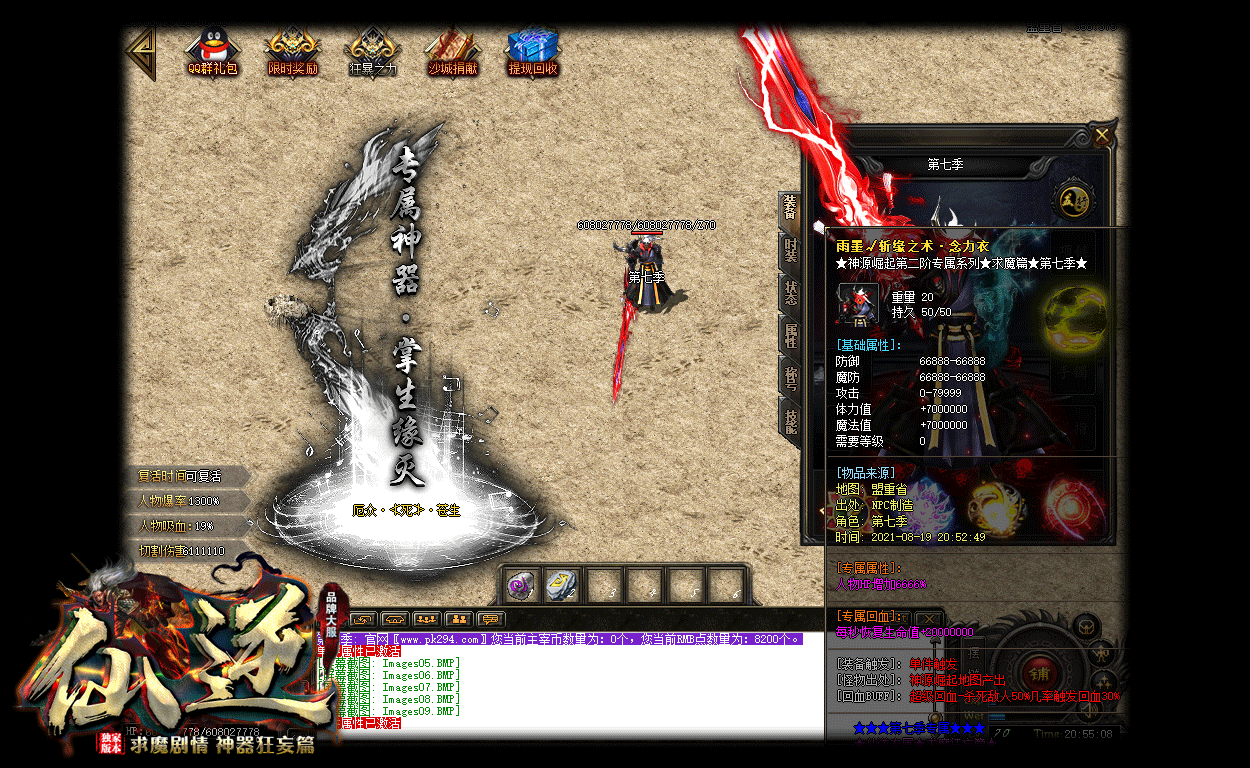Select the purple swirl stone in hotbar slot 1
The image size is (1250, 768).
(520, 585)
